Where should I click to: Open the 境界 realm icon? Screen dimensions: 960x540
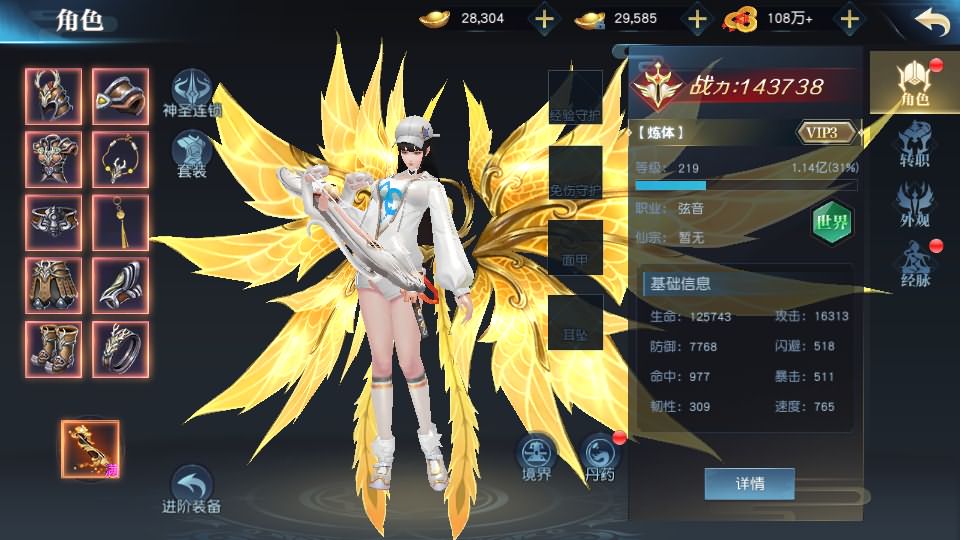537,457
